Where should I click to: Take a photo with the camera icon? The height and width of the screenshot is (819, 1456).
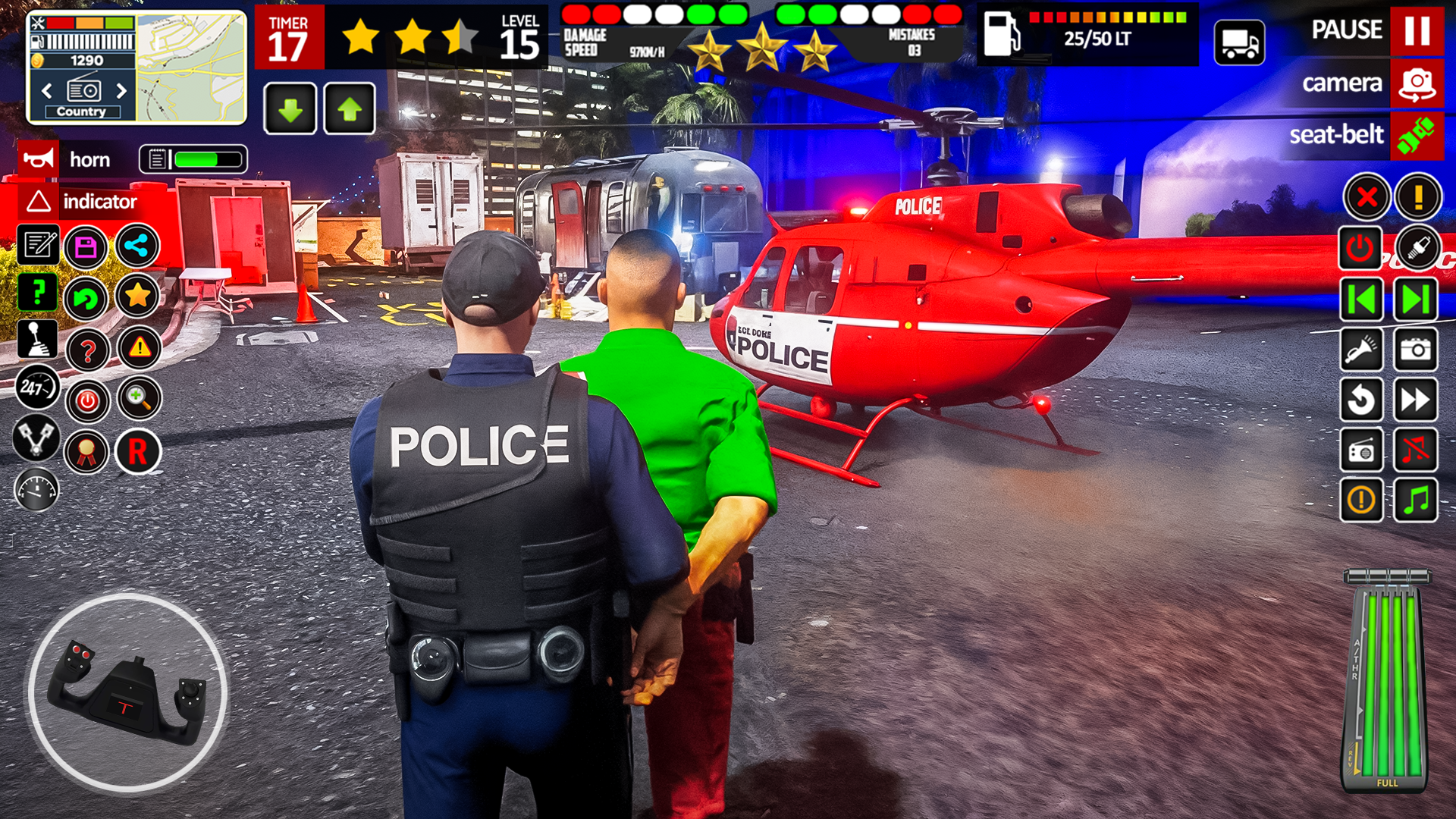click(1417, 350)
